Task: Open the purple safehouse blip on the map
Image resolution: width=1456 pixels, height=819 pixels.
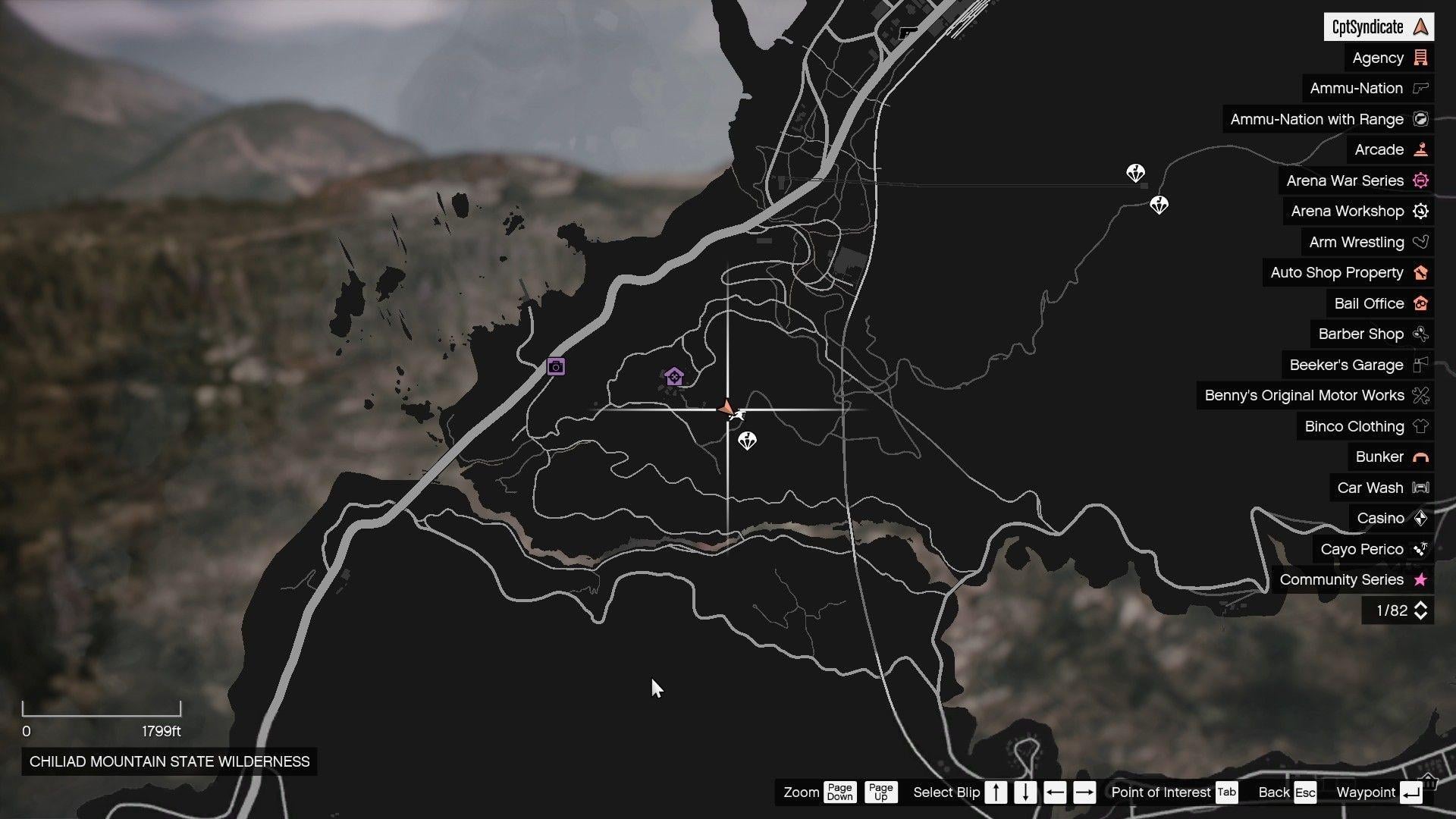Action: pyautogui.click(x=673, y=375)
